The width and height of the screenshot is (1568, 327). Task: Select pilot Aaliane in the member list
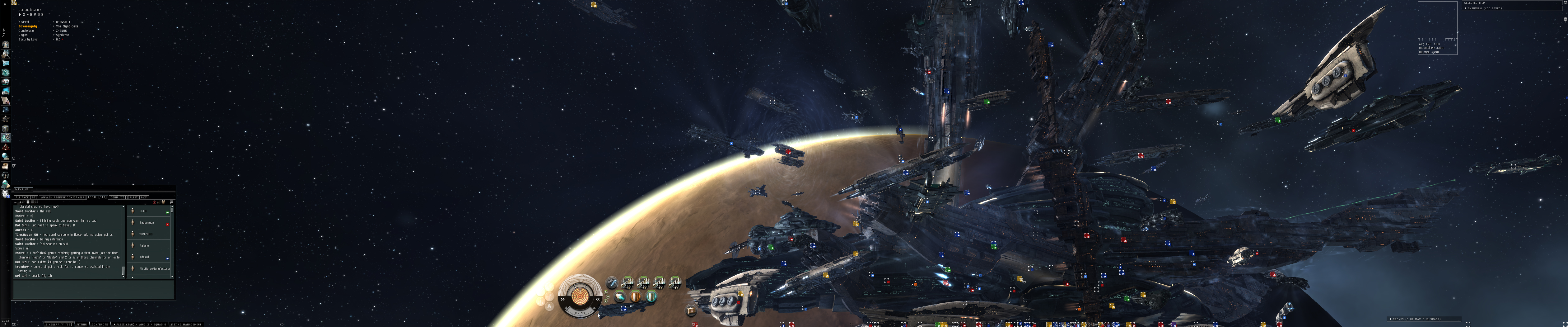[x=144, y=245]
